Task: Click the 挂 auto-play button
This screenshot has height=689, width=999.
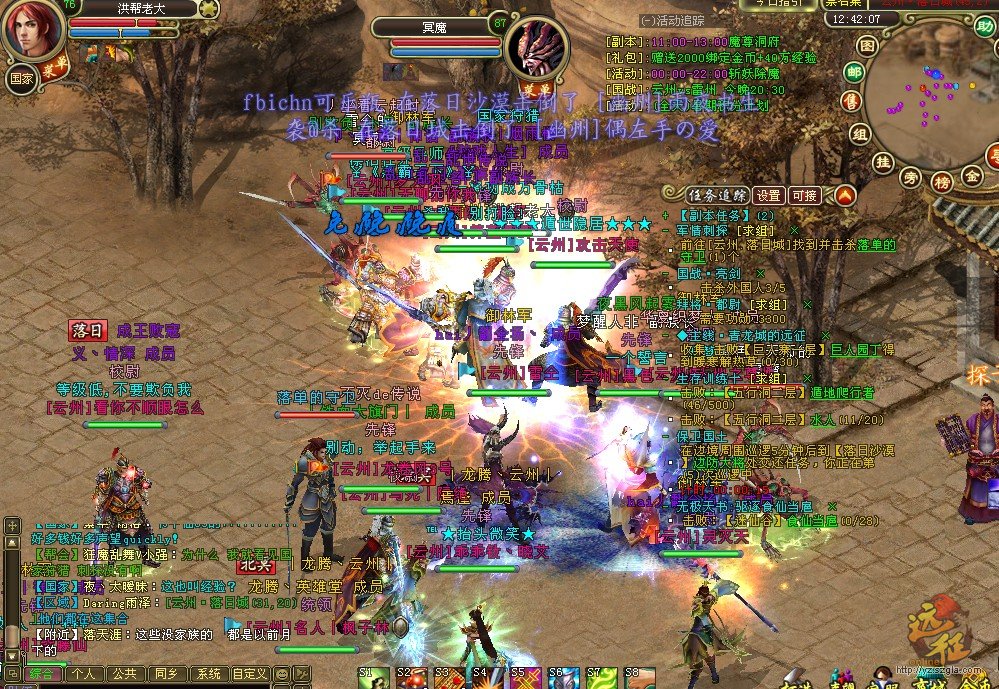Action: tap(882, 161)
